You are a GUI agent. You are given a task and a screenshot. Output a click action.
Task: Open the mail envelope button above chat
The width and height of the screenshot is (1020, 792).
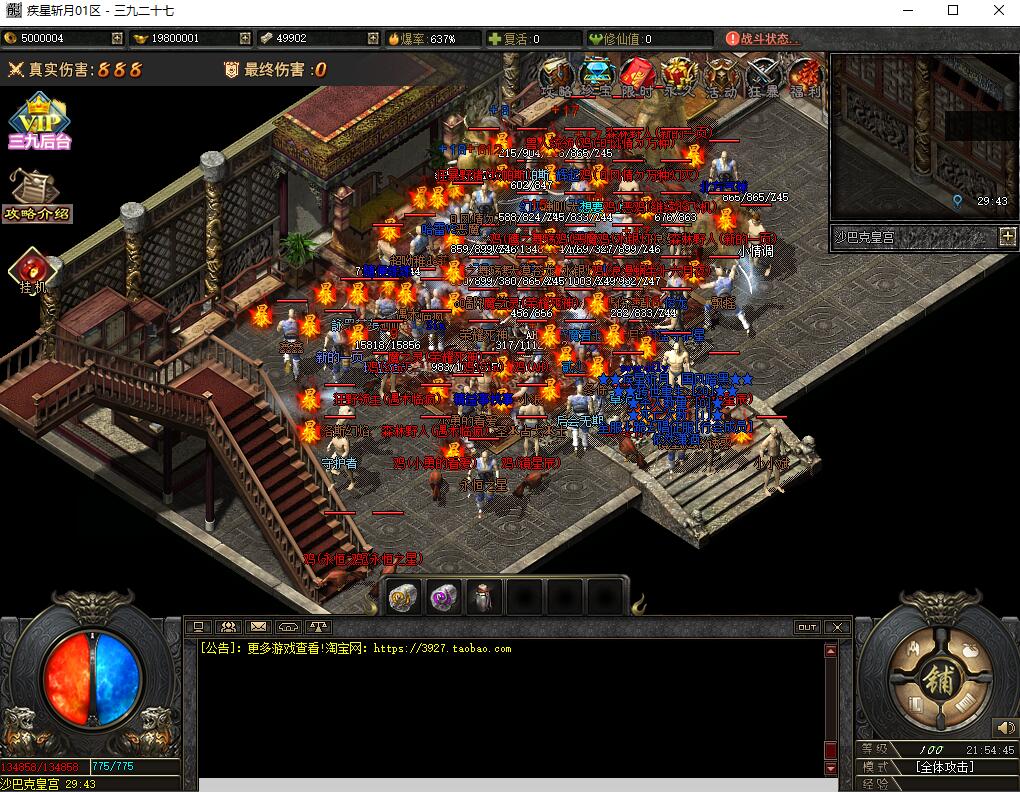point(258,627)
